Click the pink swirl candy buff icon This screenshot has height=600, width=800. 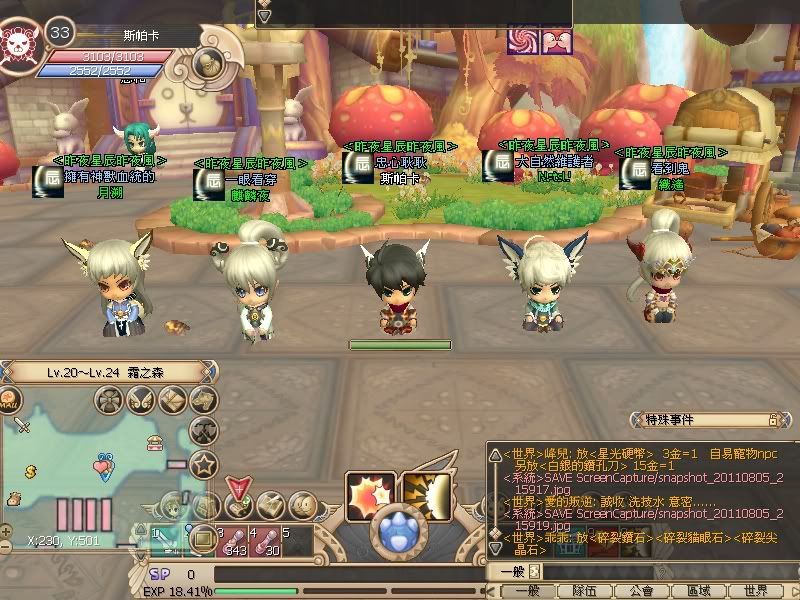click(523, 40)
